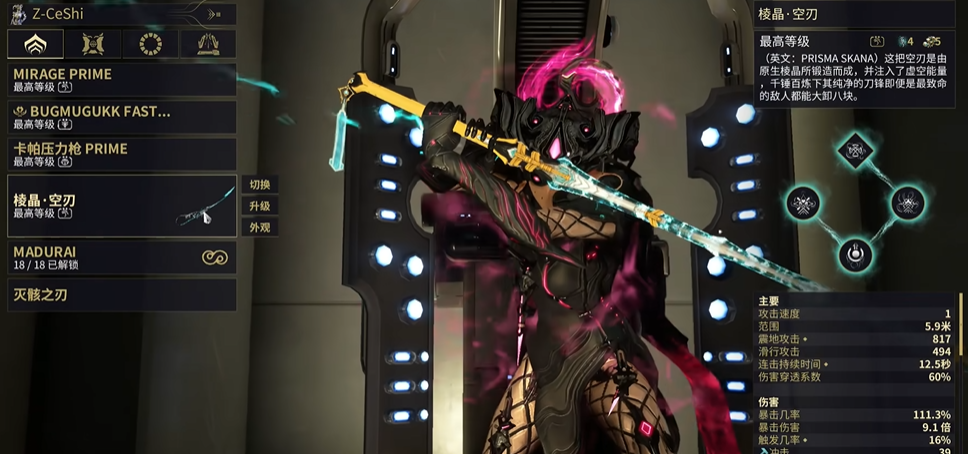Open the BUGMUGUKK FAST primary weapon slot

click(121, 117)
